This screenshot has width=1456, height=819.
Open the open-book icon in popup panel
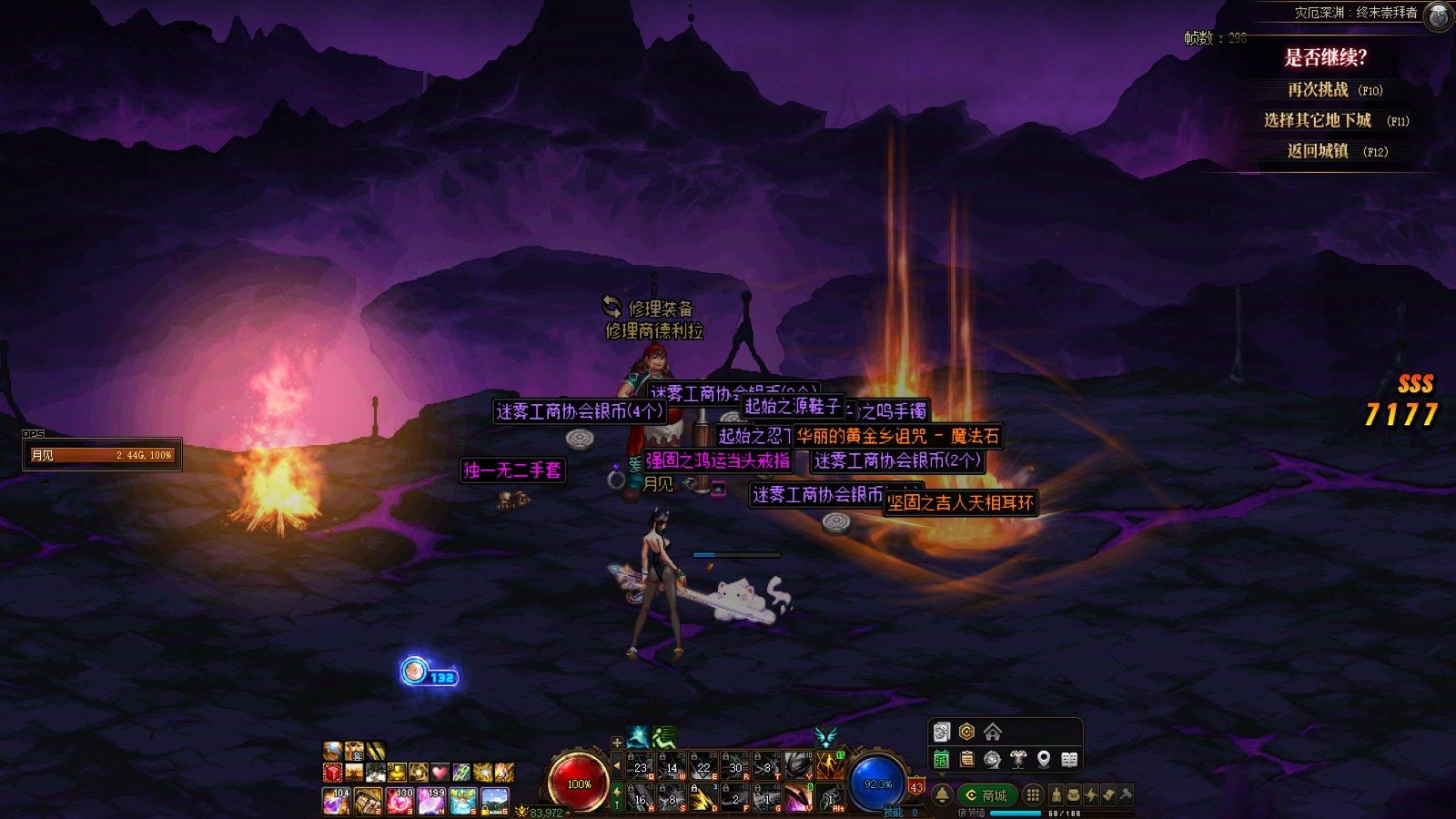pos(1069,759)
